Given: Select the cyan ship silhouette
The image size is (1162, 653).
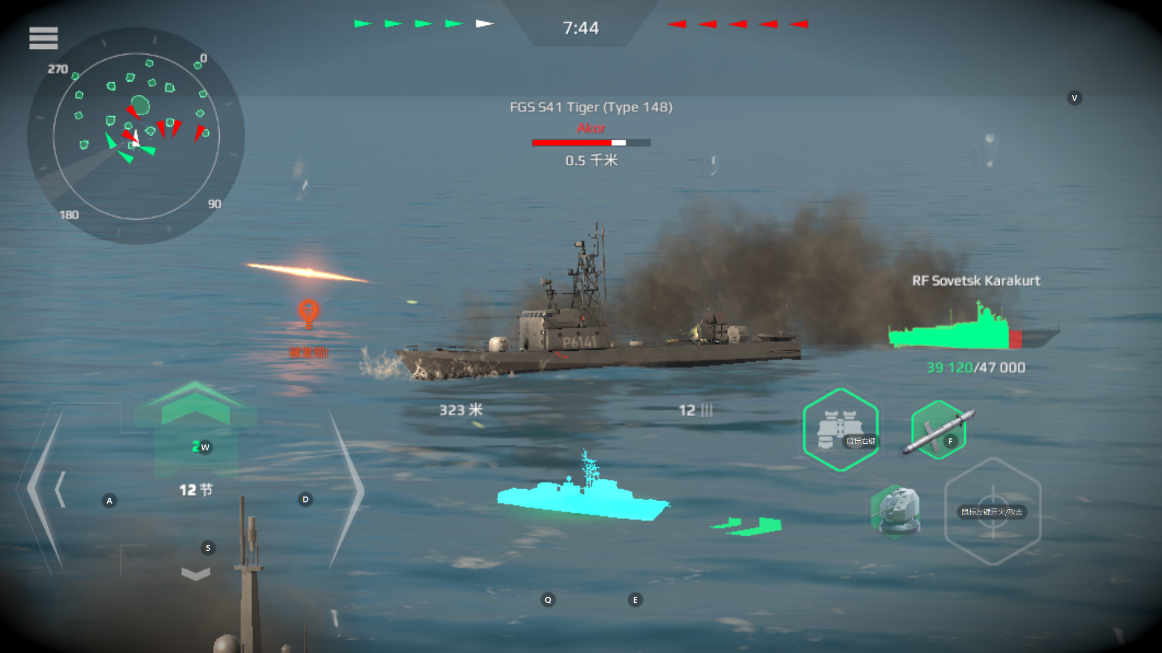Looking at the screenshot, I should point(583,495).
